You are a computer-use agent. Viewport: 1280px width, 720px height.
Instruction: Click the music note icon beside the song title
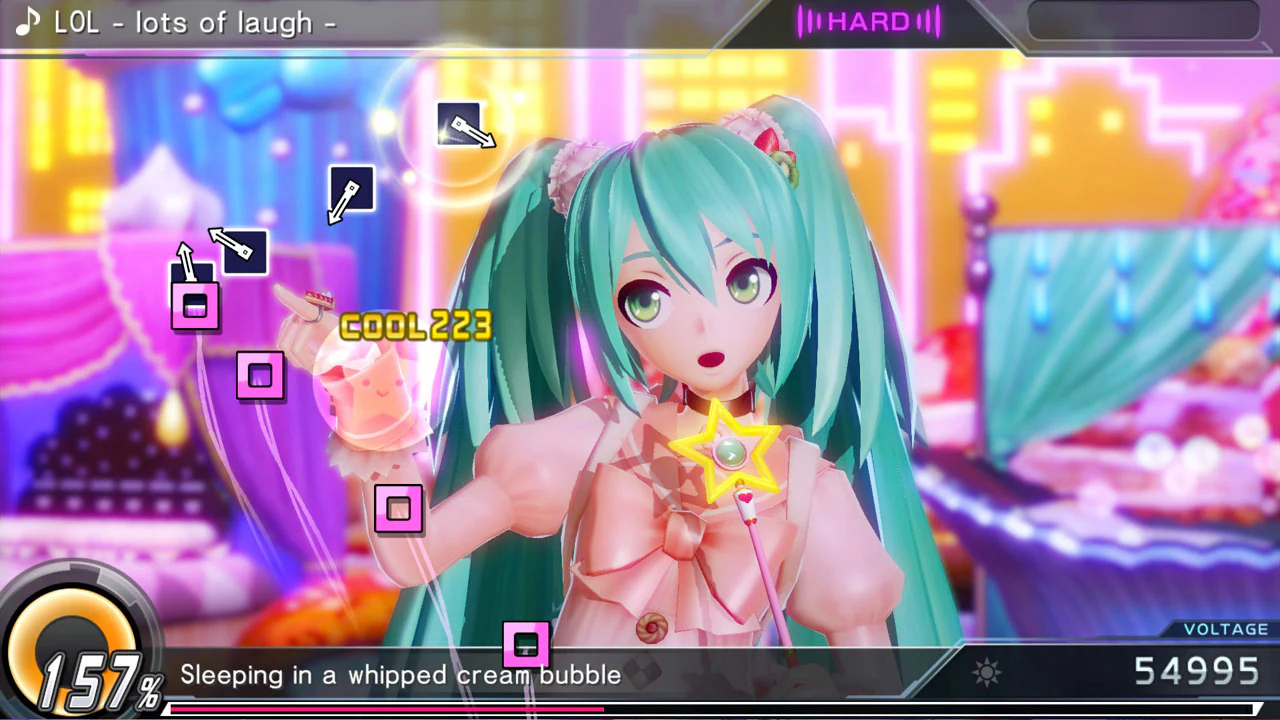[x=25, y=22]
